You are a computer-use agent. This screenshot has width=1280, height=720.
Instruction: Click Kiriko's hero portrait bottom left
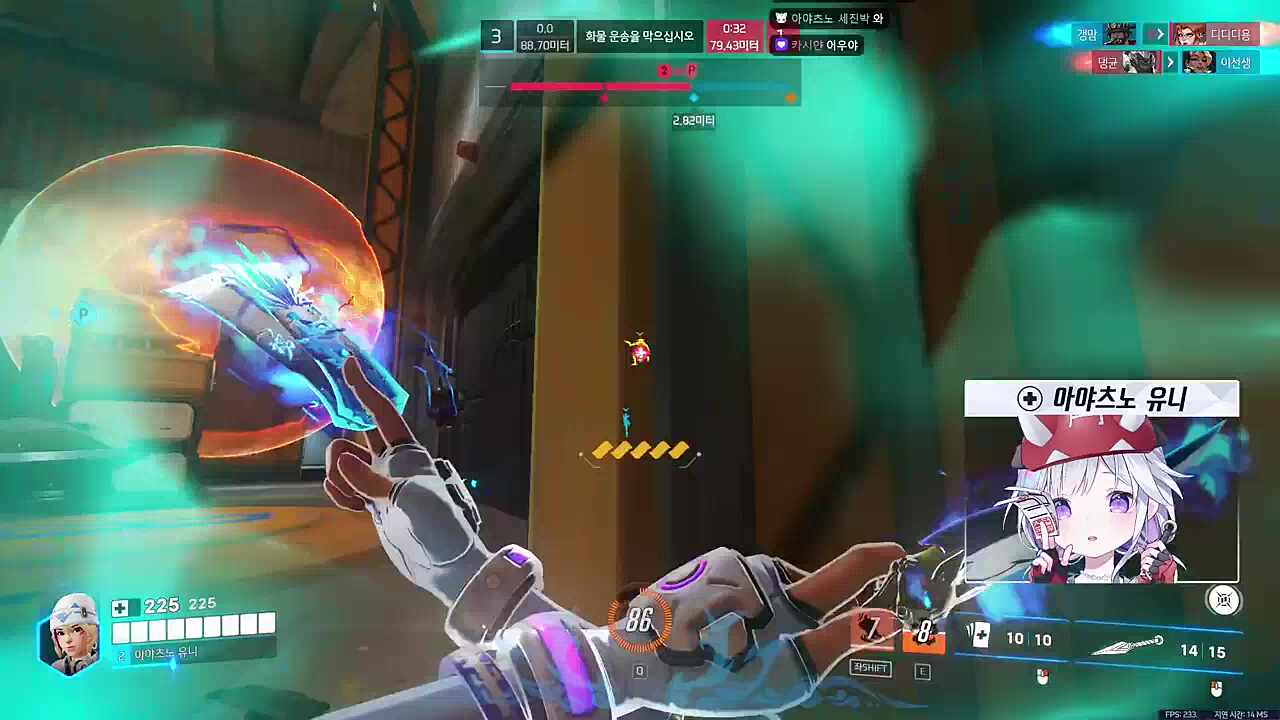[68, 634]
